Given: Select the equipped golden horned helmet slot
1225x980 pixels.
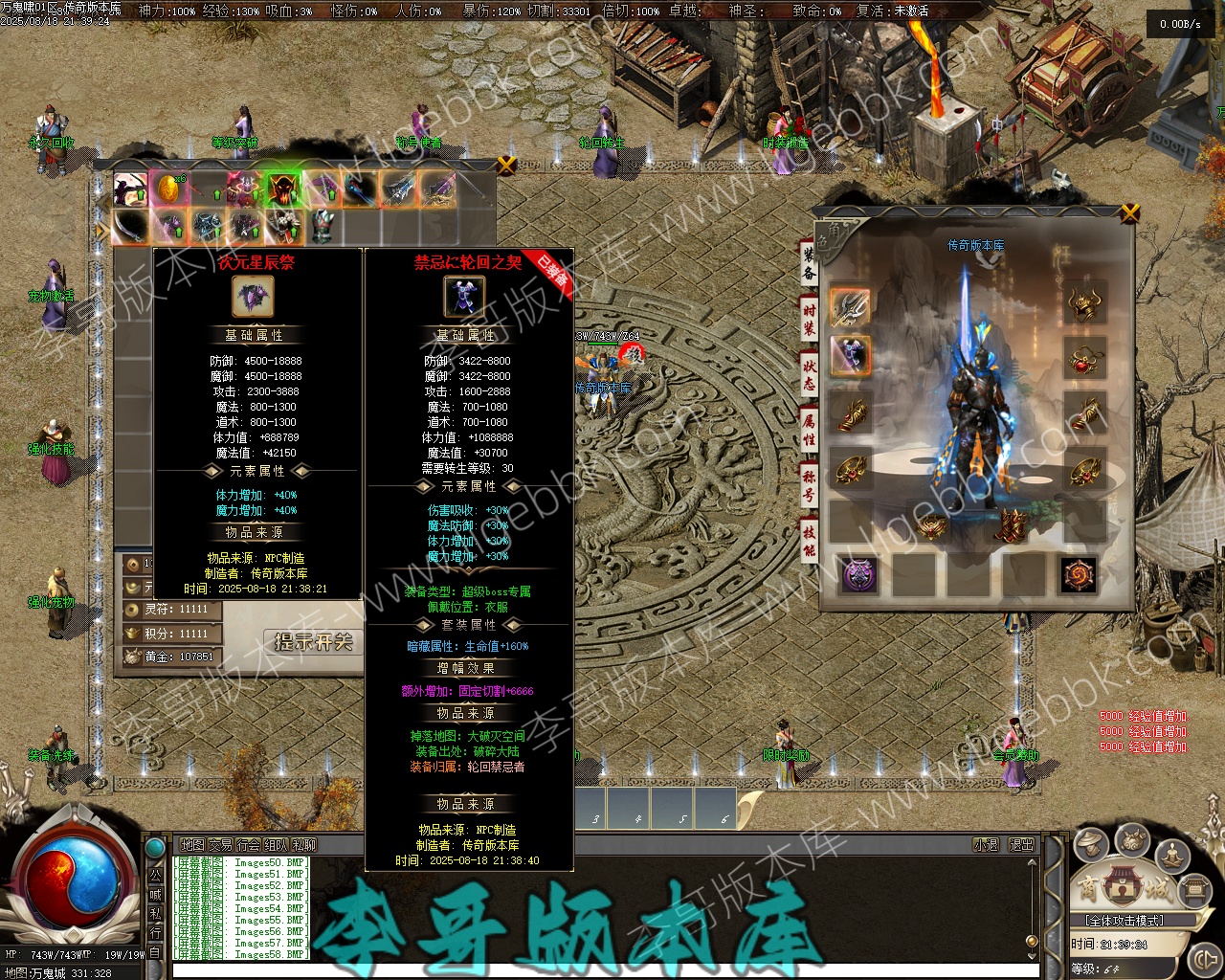Looking at the screenshot, I should (1085, 304).
